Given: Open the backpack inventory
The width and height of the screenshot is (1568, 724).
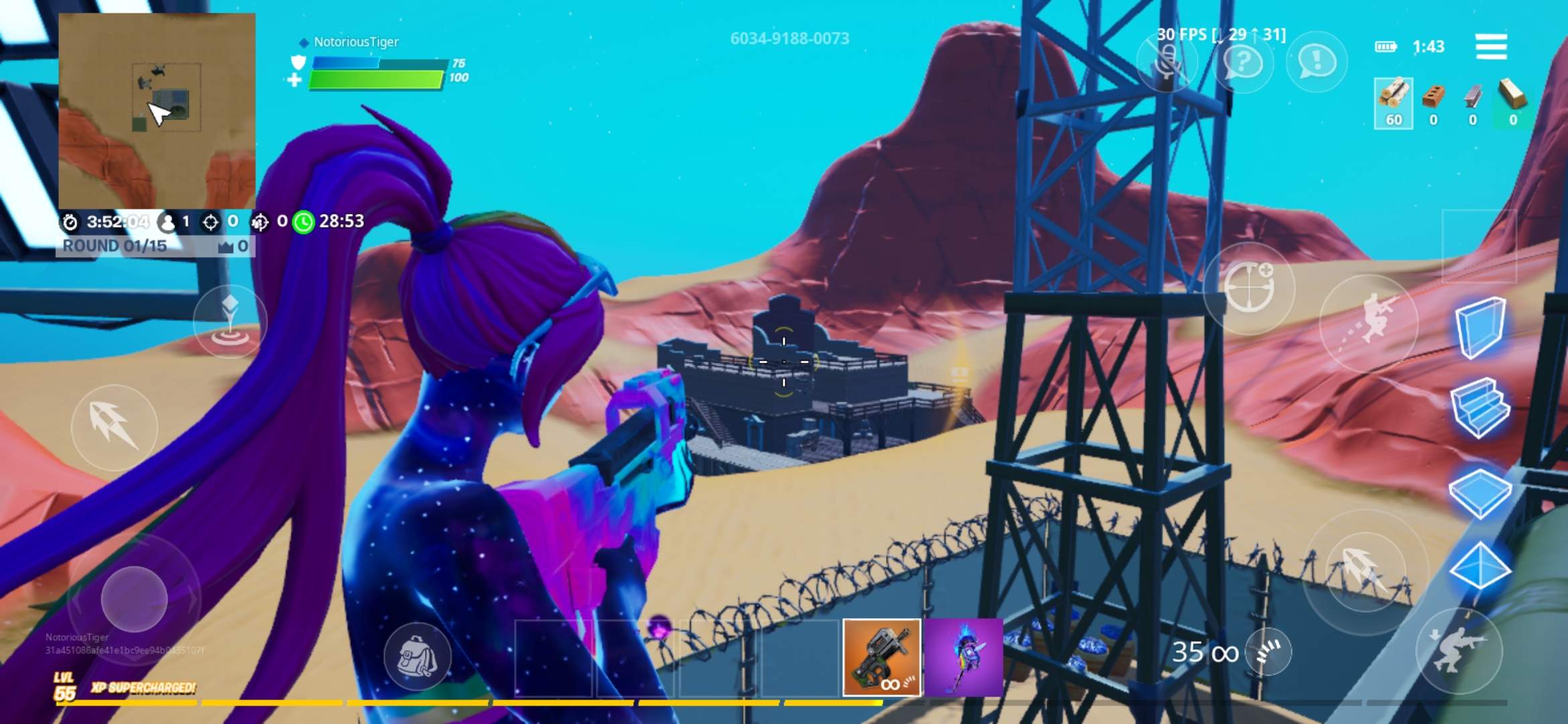Looking at the screenshot, I should pos(417,656).
